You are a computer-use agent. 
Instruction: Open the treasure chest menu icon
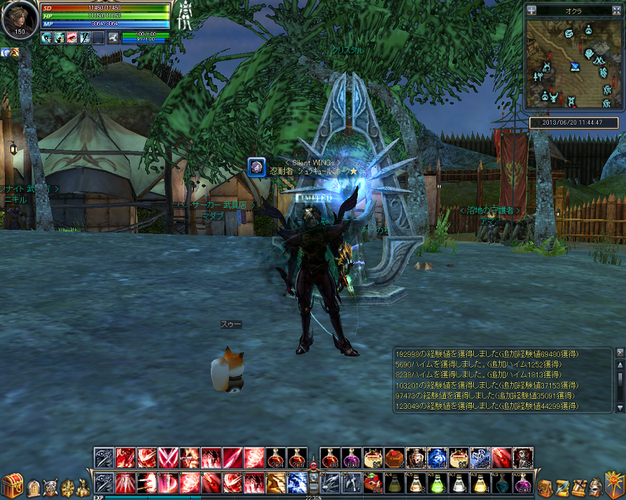click(x=13, y=488)
